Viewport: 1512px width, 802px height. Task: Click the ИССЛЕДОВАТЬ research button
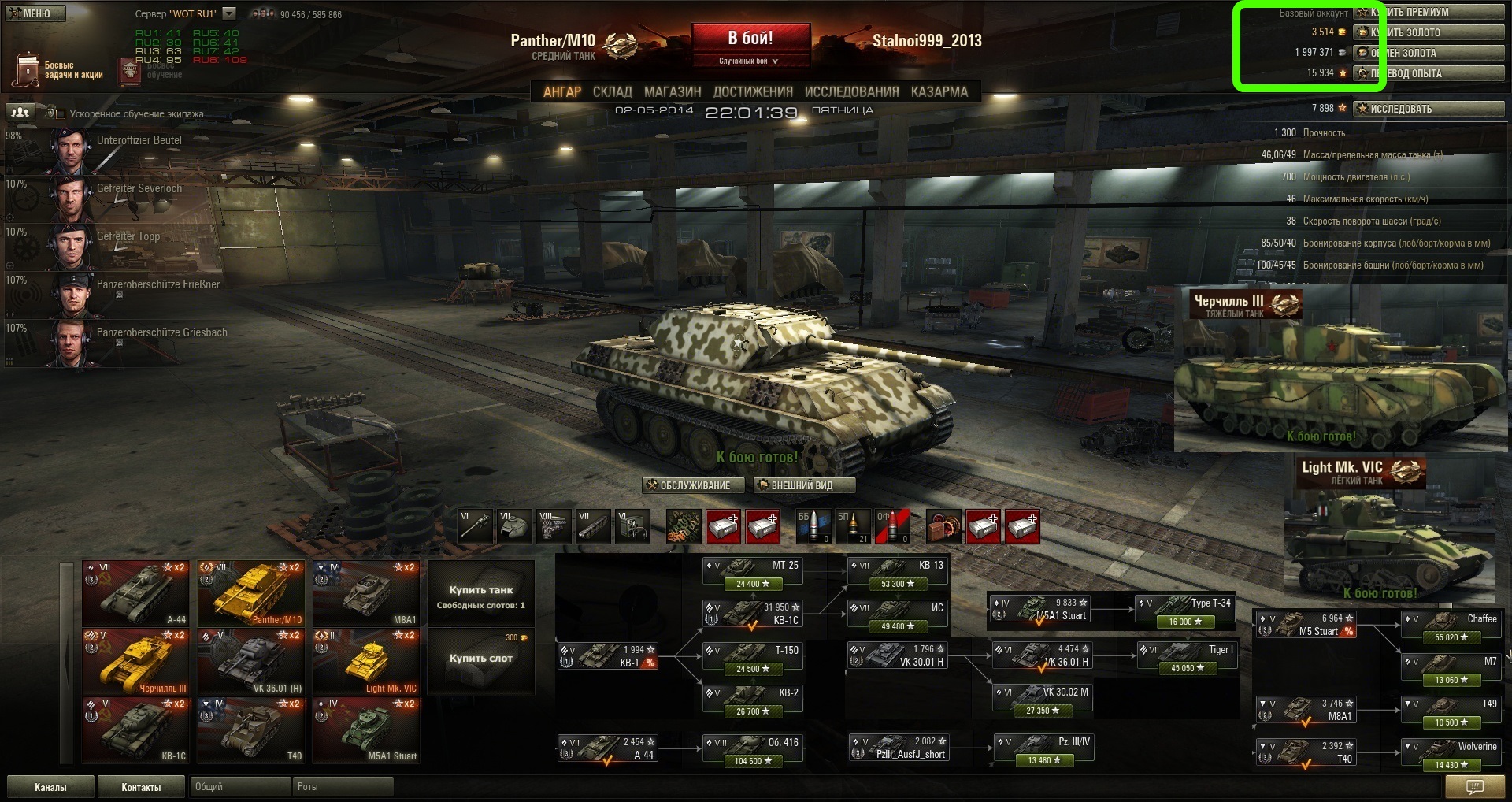point(1428,109)
